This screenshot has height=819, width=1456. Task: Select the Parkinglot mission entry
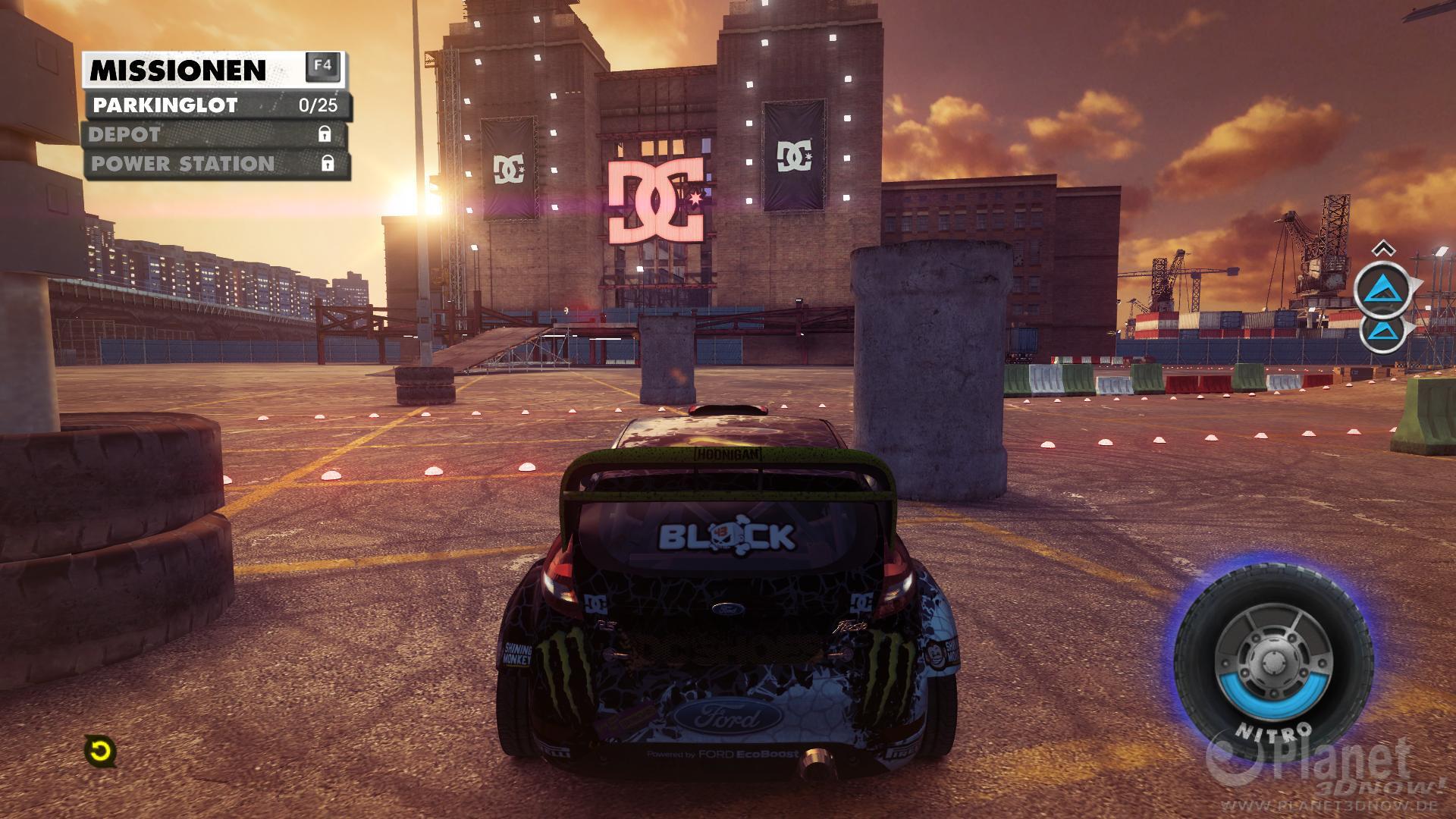(x=215, y=105)
